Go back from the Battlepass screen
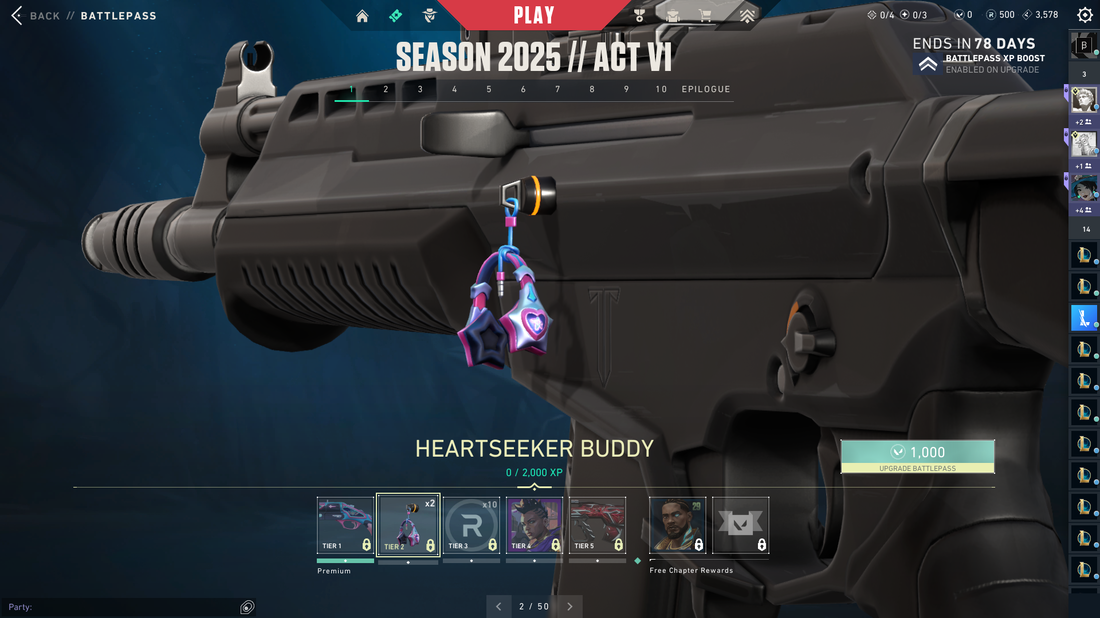 click(x=35, y=16)
